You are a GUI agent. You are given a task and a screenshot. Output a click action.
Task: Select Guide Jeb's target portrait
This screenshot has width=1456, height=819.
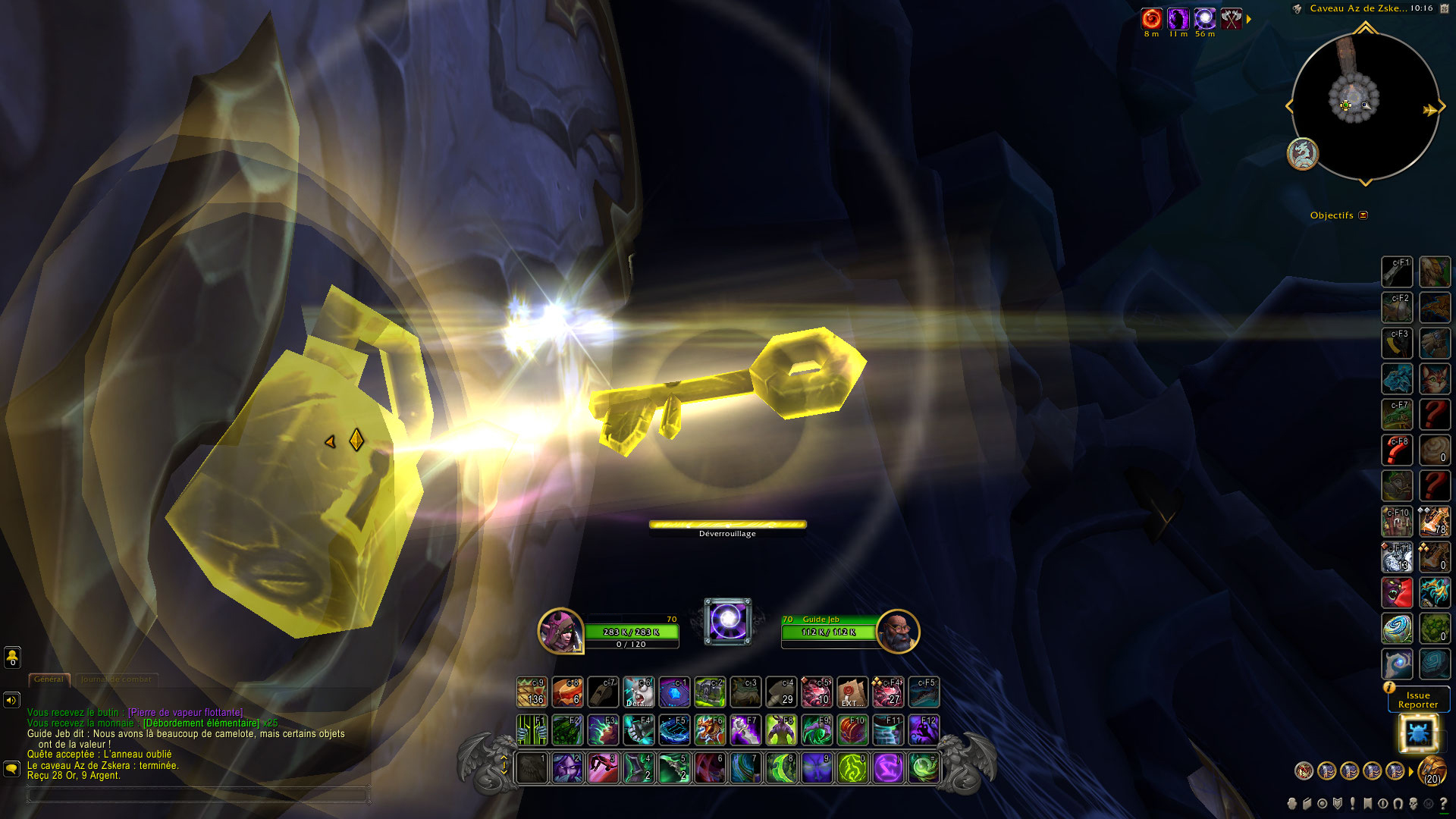(898, 631)
